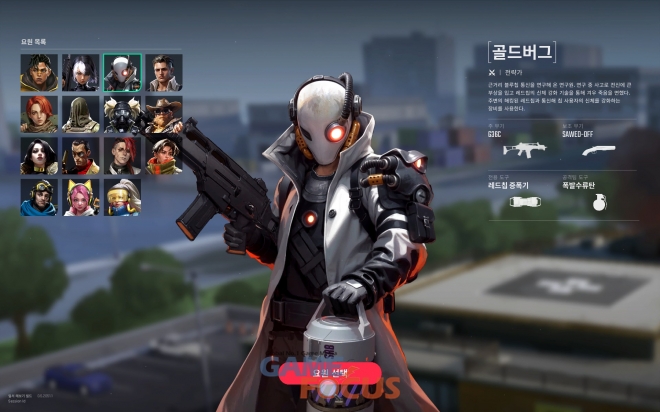This screenshot has height=412, width=660.
Task: Select the white-masked robot agent portrait
Action: pyautogui.click(x=122, y=73)
